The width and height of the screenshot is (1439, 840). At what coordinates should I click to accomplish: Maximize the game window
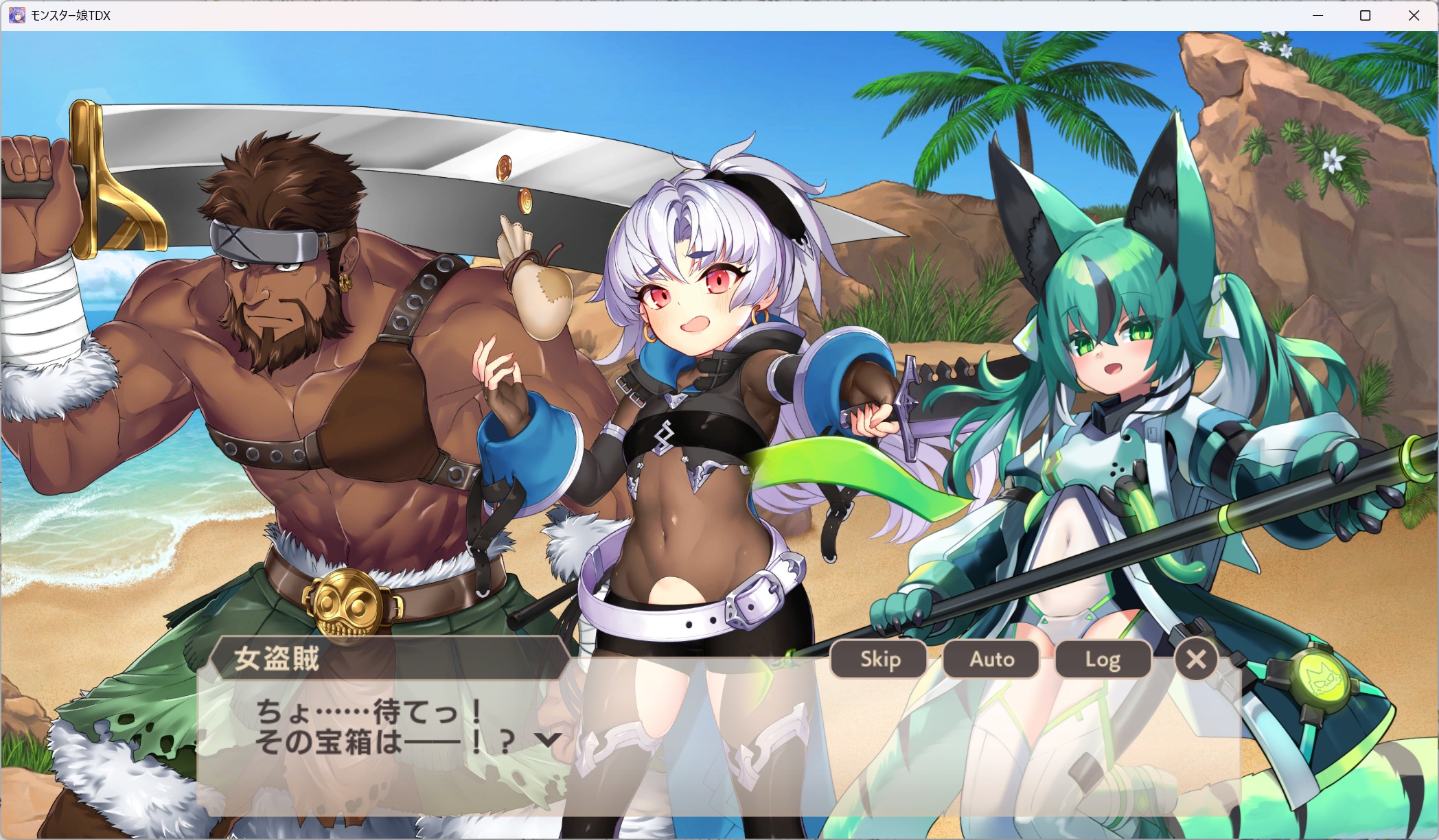1365,15
